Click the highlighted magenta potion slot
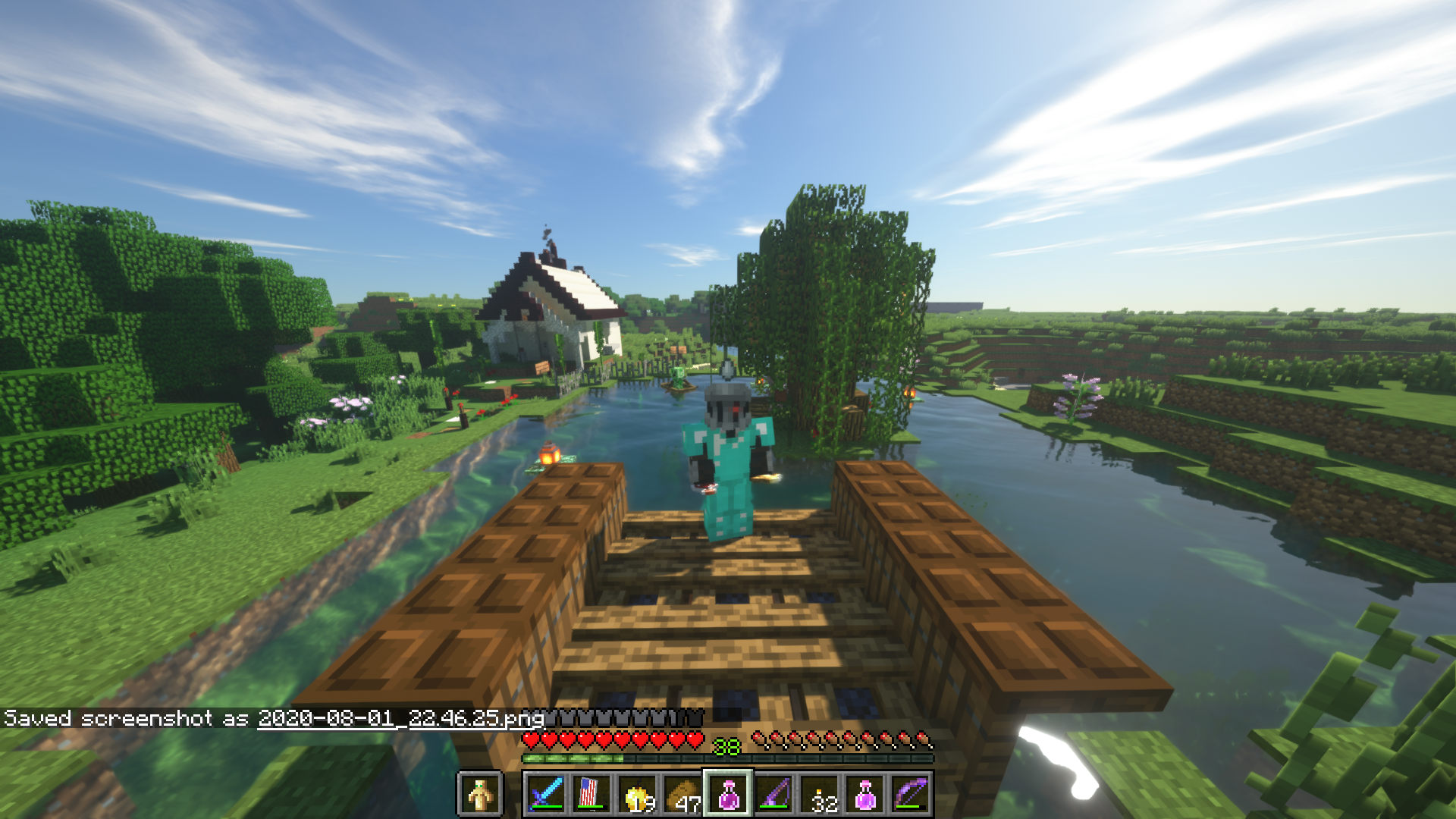 (x=728, y=794)
